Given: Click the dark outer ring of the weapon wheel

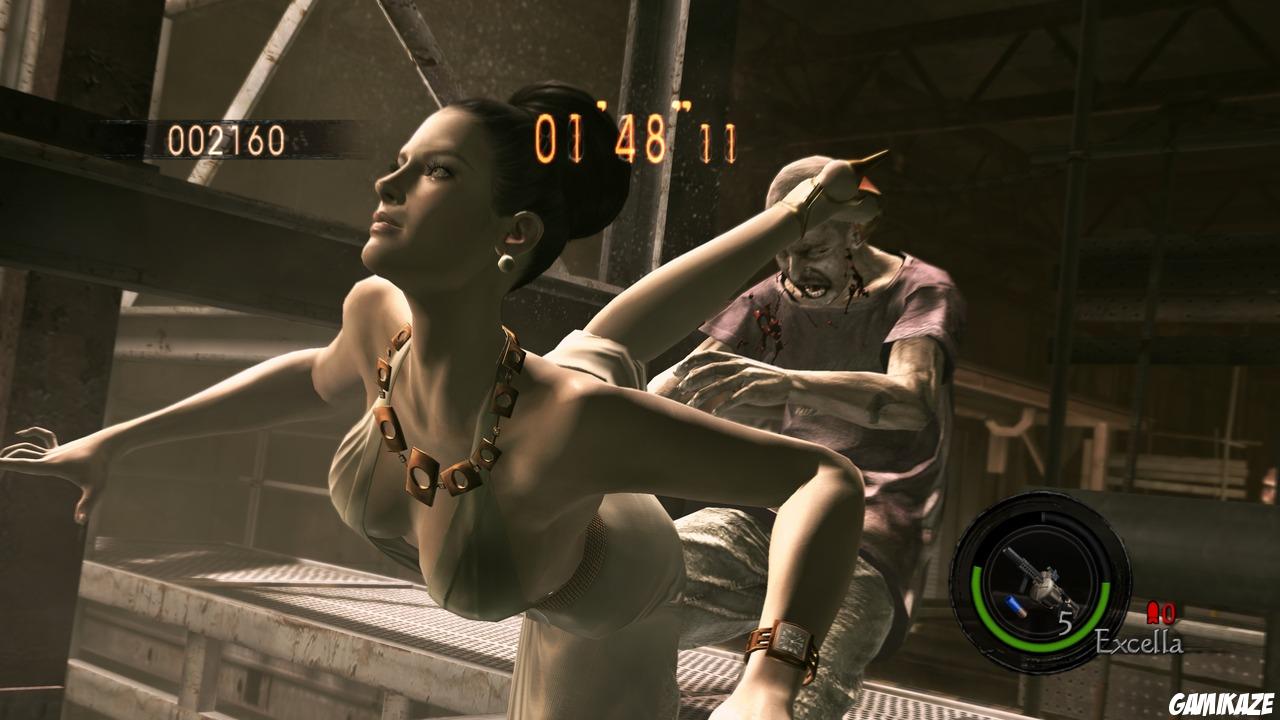Looking at the screenshot, I should point(1037,502).
